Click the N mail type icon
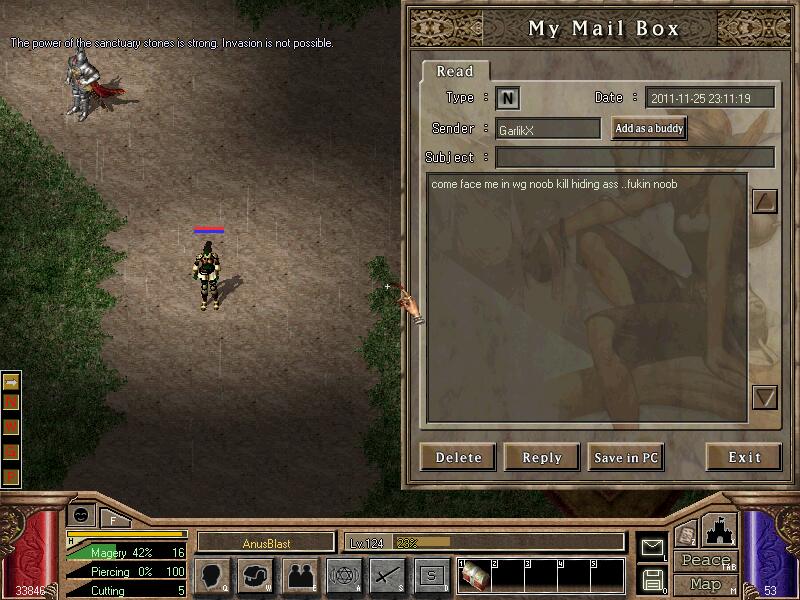Image resolution: width=800 pixels, height=600 pixels. tap(508, 98)
